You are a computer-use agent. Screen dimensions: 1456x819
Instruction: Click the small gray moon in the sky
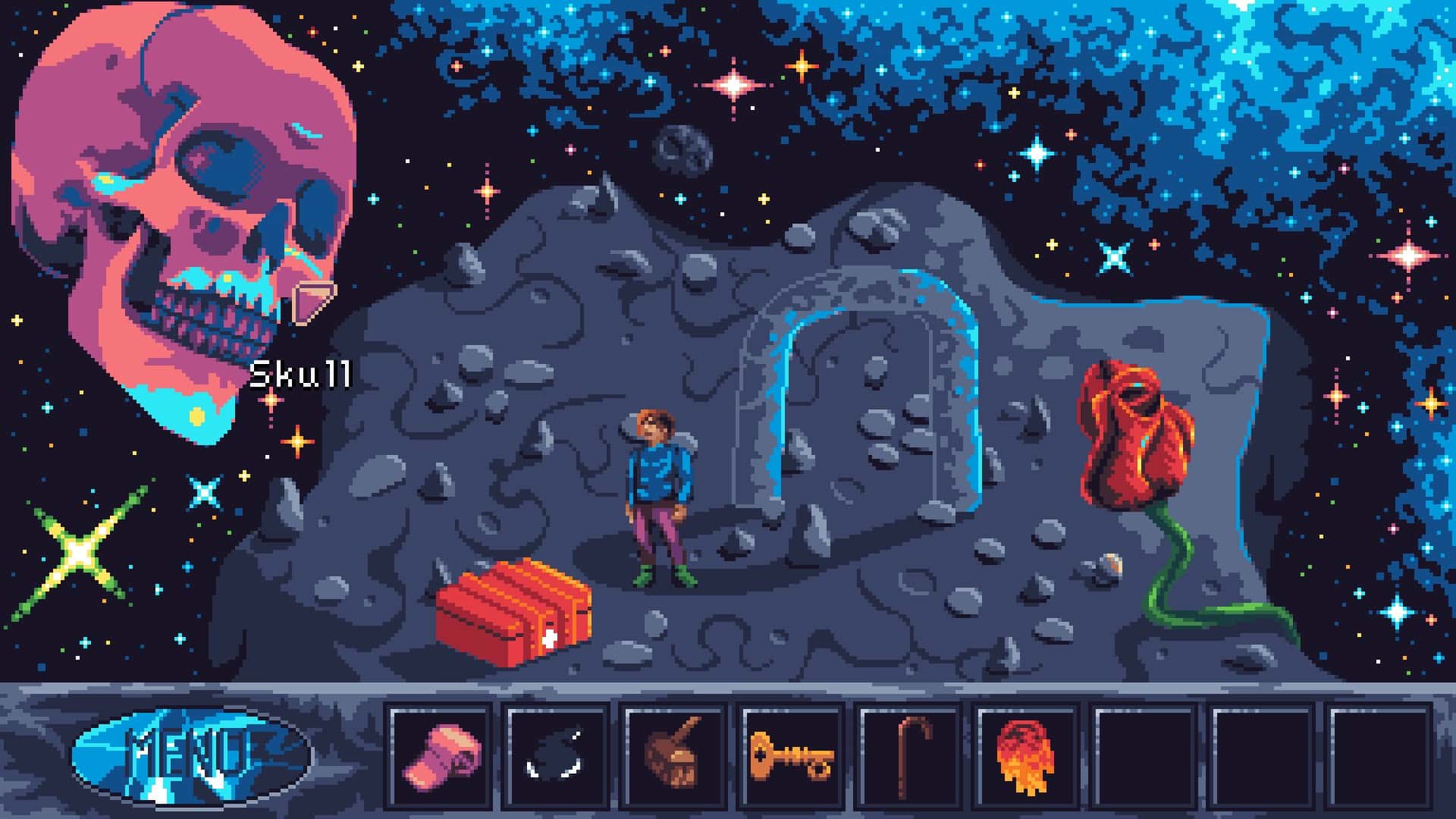[682, 148]
